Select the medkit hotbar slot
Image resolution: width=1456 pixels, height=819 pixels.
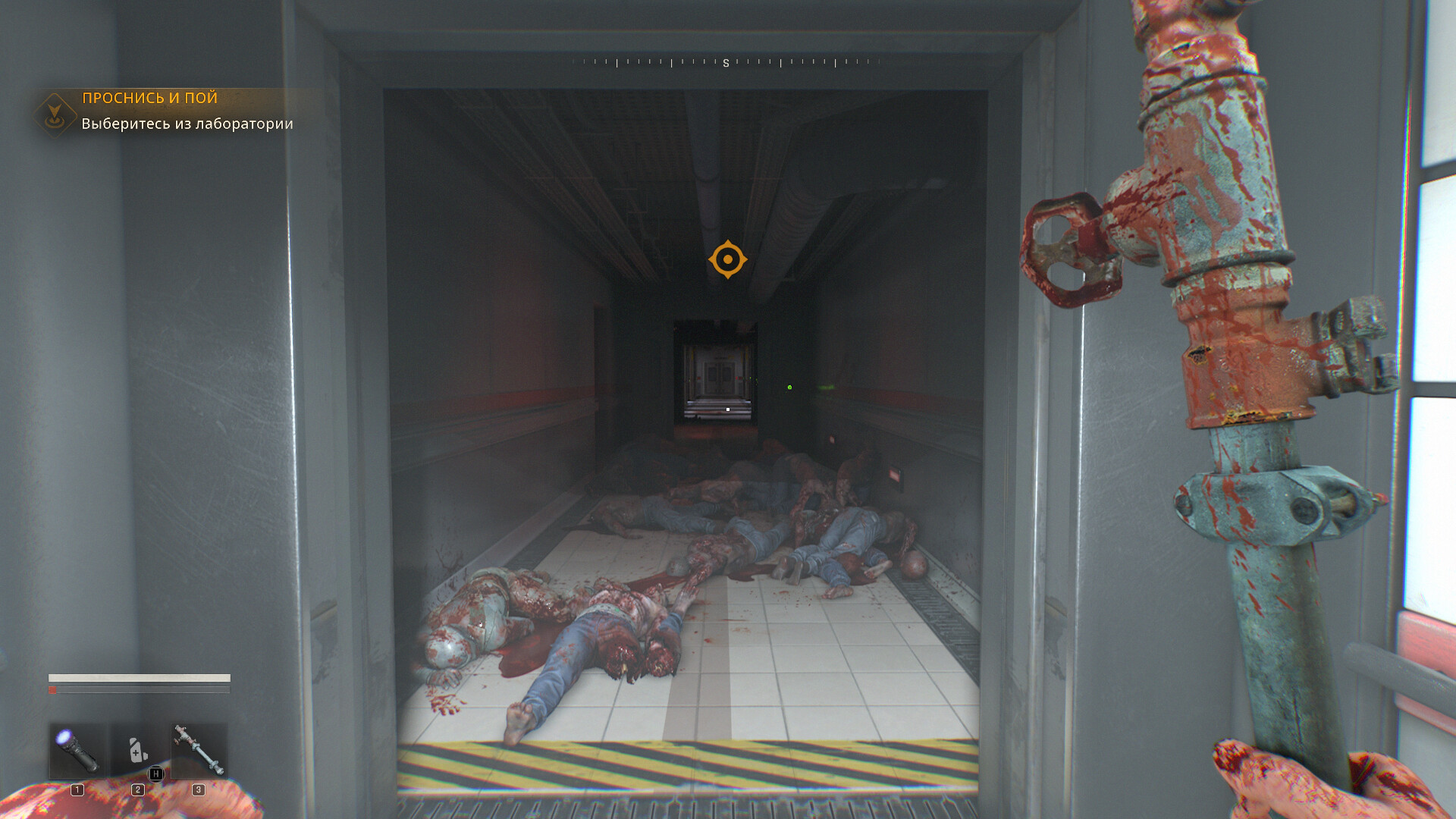coord(138,751)
